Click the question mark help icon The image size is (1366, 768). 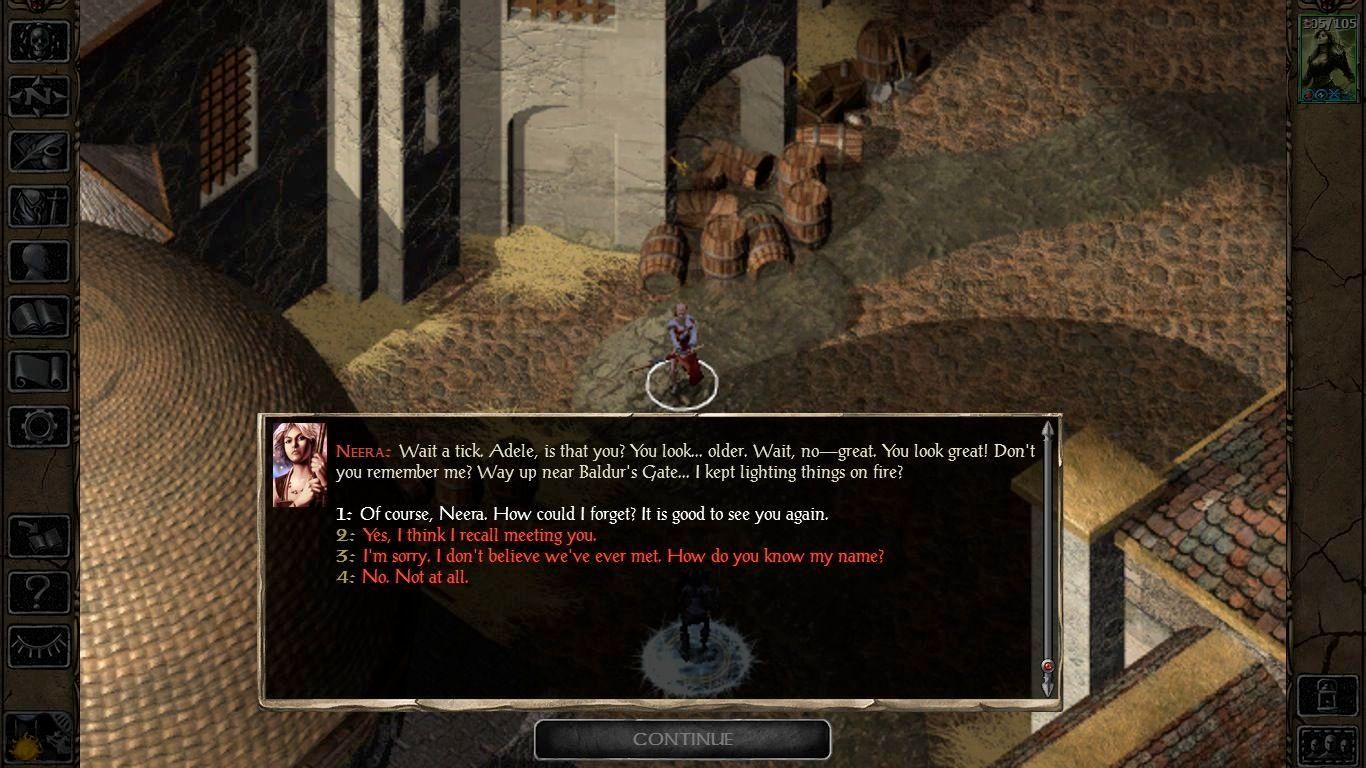coord(39,592)
